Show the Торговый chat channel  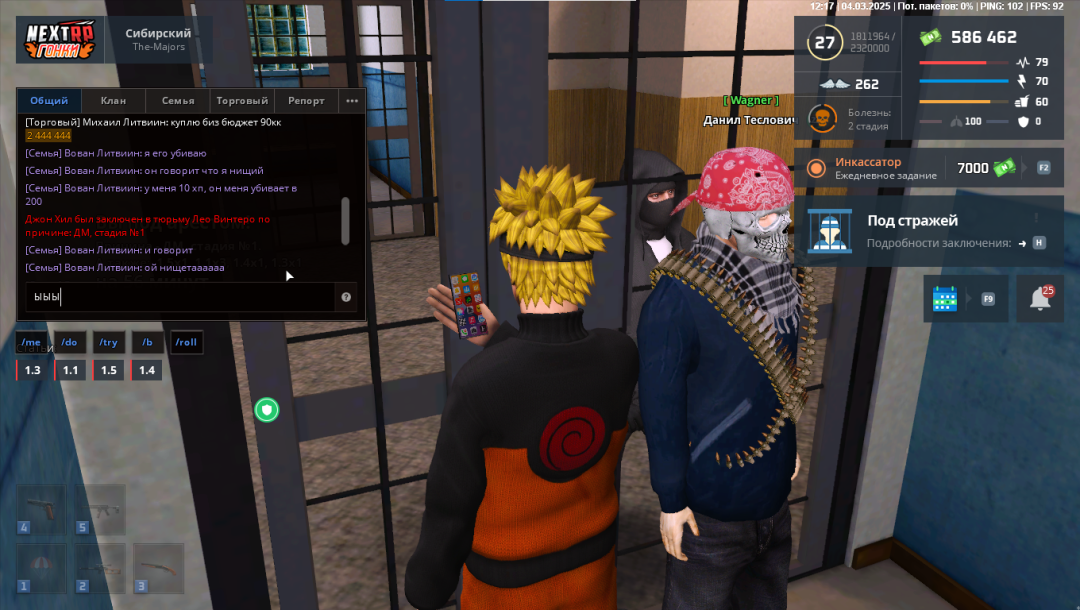(243, 101)
